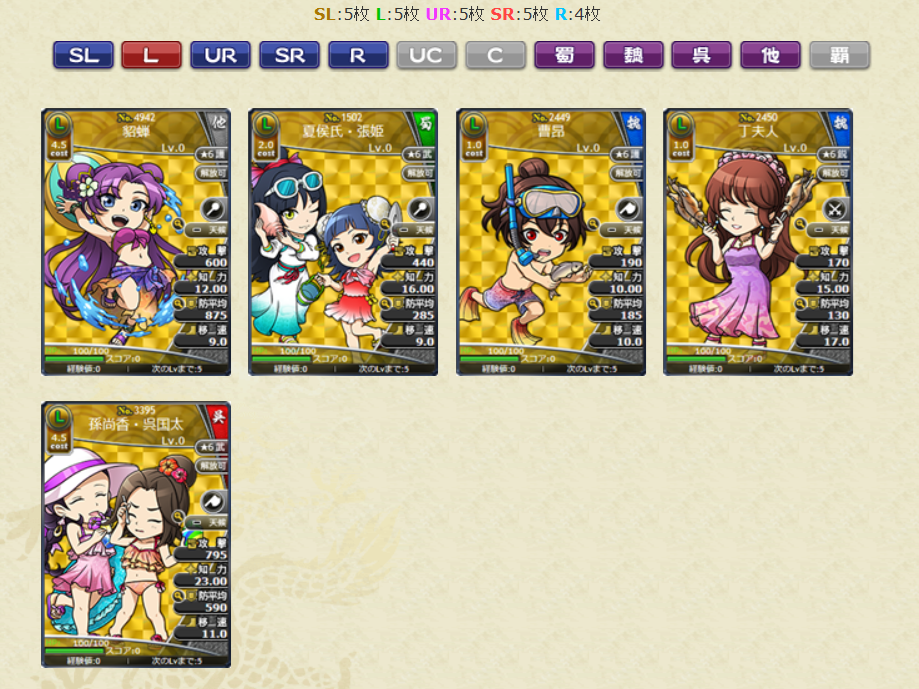Select the red L rarity filter
This screenshot has width=919, height=689.
pos(151,56)
